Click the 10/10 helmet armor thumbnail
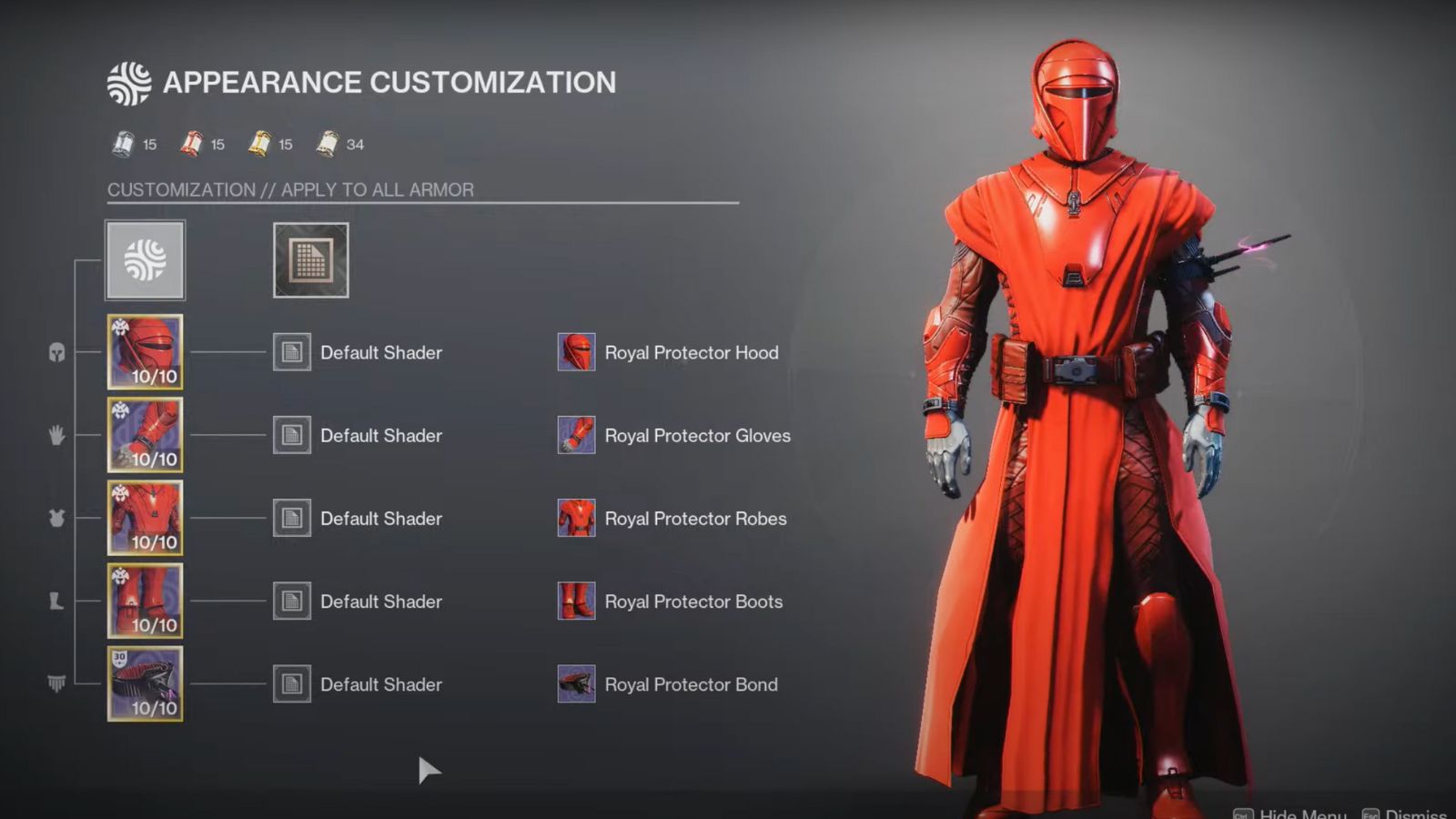The width and height of the screenshot is (1456, 819). [145, 352]
